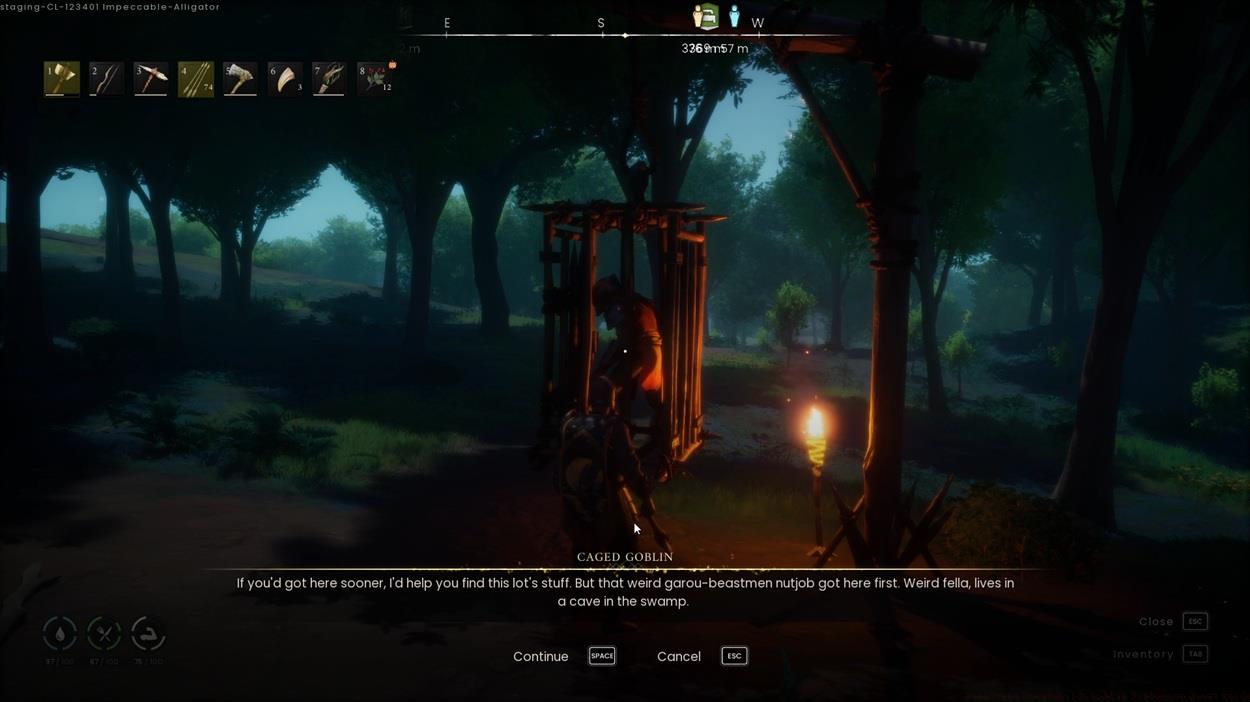Open the Inventory from the side prompt
Viewport: 1250px width, 702px height.
pos(1143,654)
